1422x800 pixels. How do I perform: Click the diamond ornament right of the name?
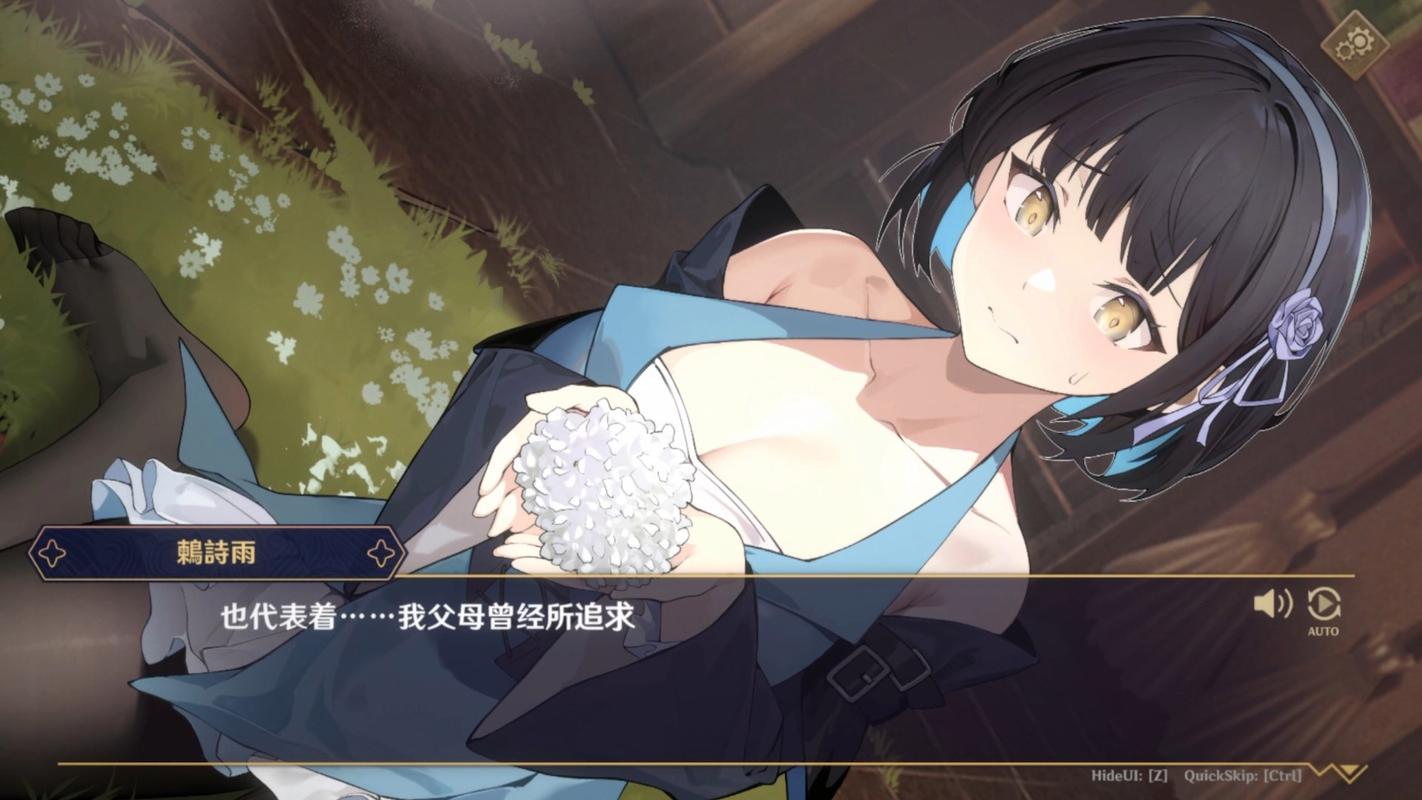[x=381, y=549]
